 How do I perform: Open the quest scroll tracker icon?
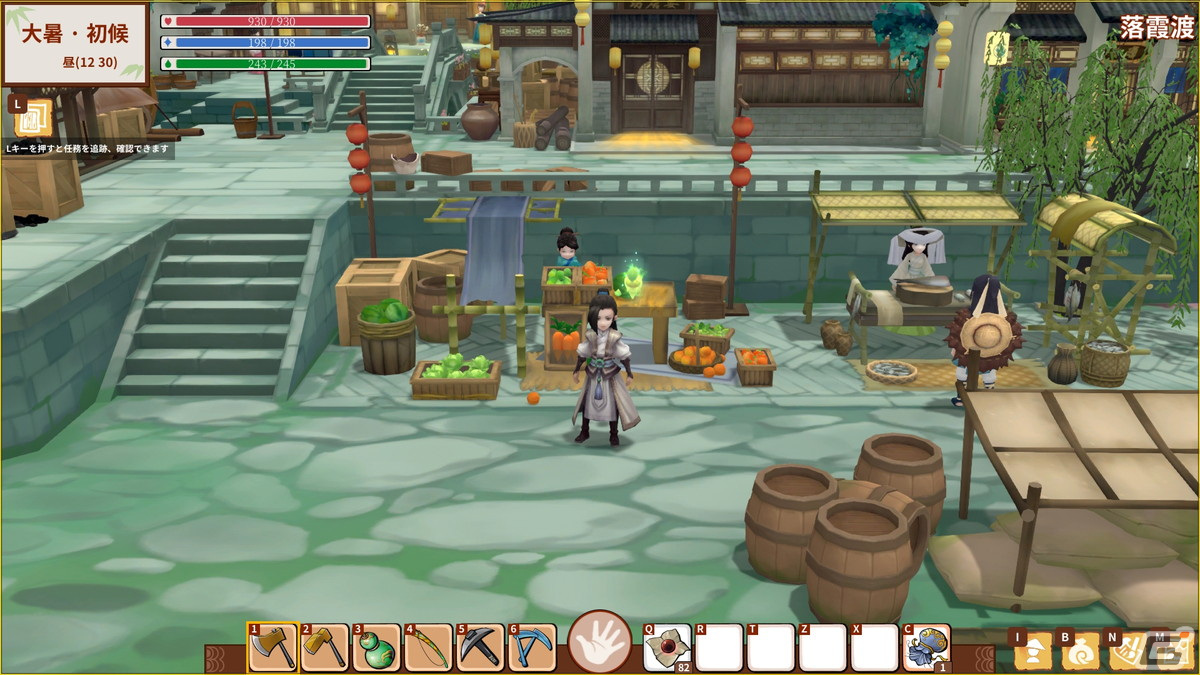coord(34,118)
